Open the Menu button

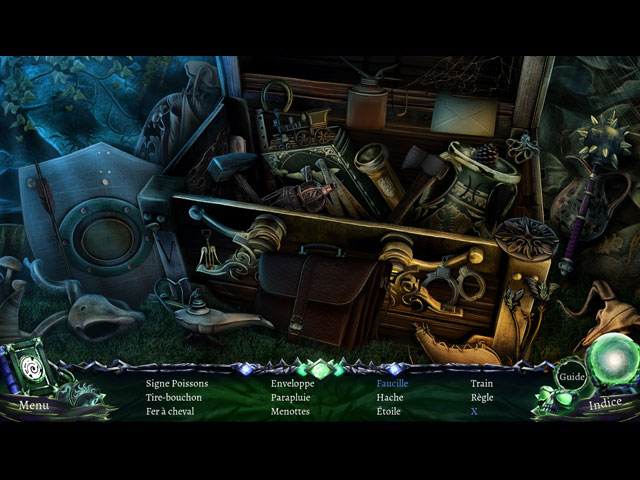coord(33,405)
